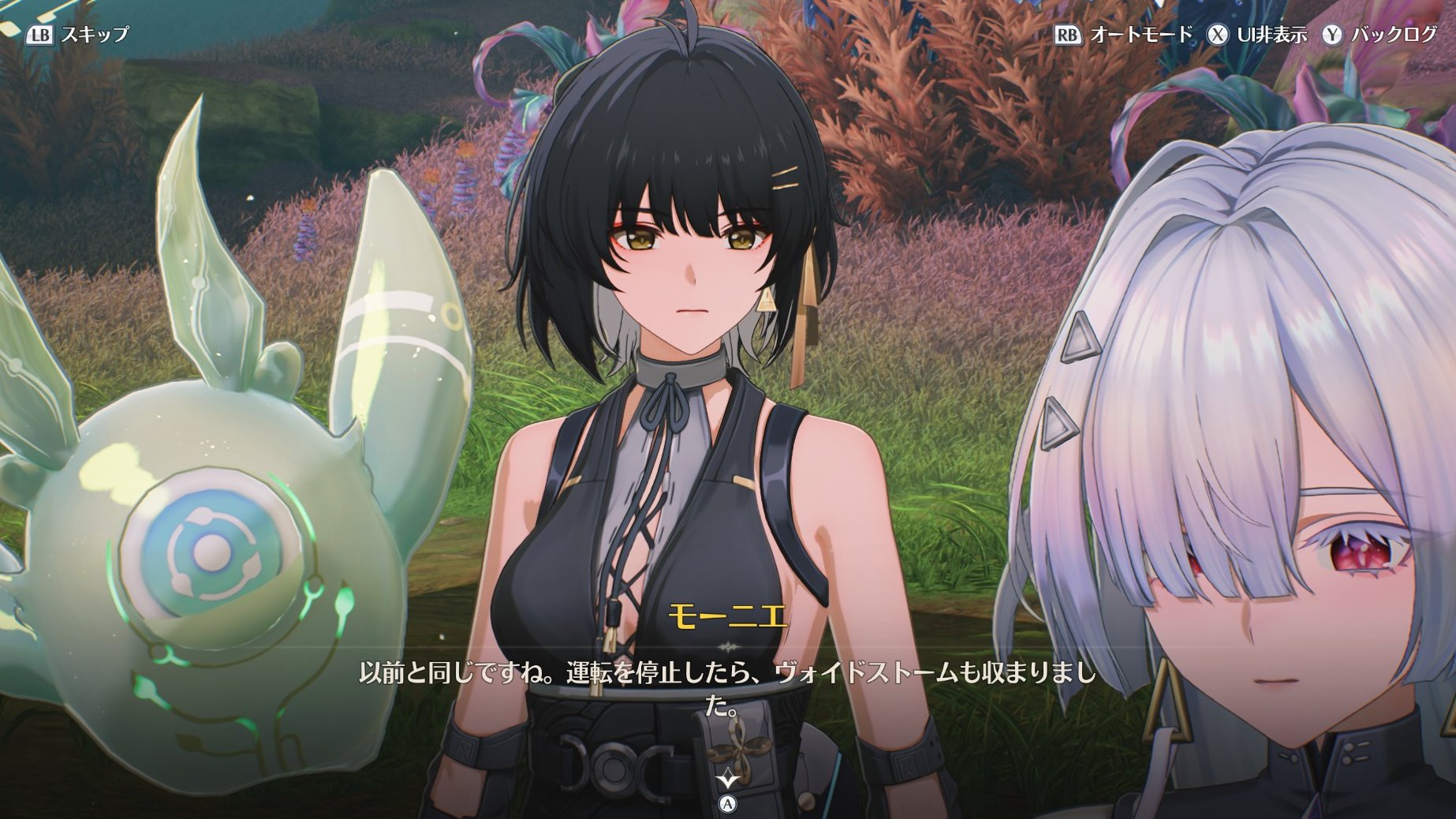Open the バックログ dialogue history

(x=1380, y=35)
